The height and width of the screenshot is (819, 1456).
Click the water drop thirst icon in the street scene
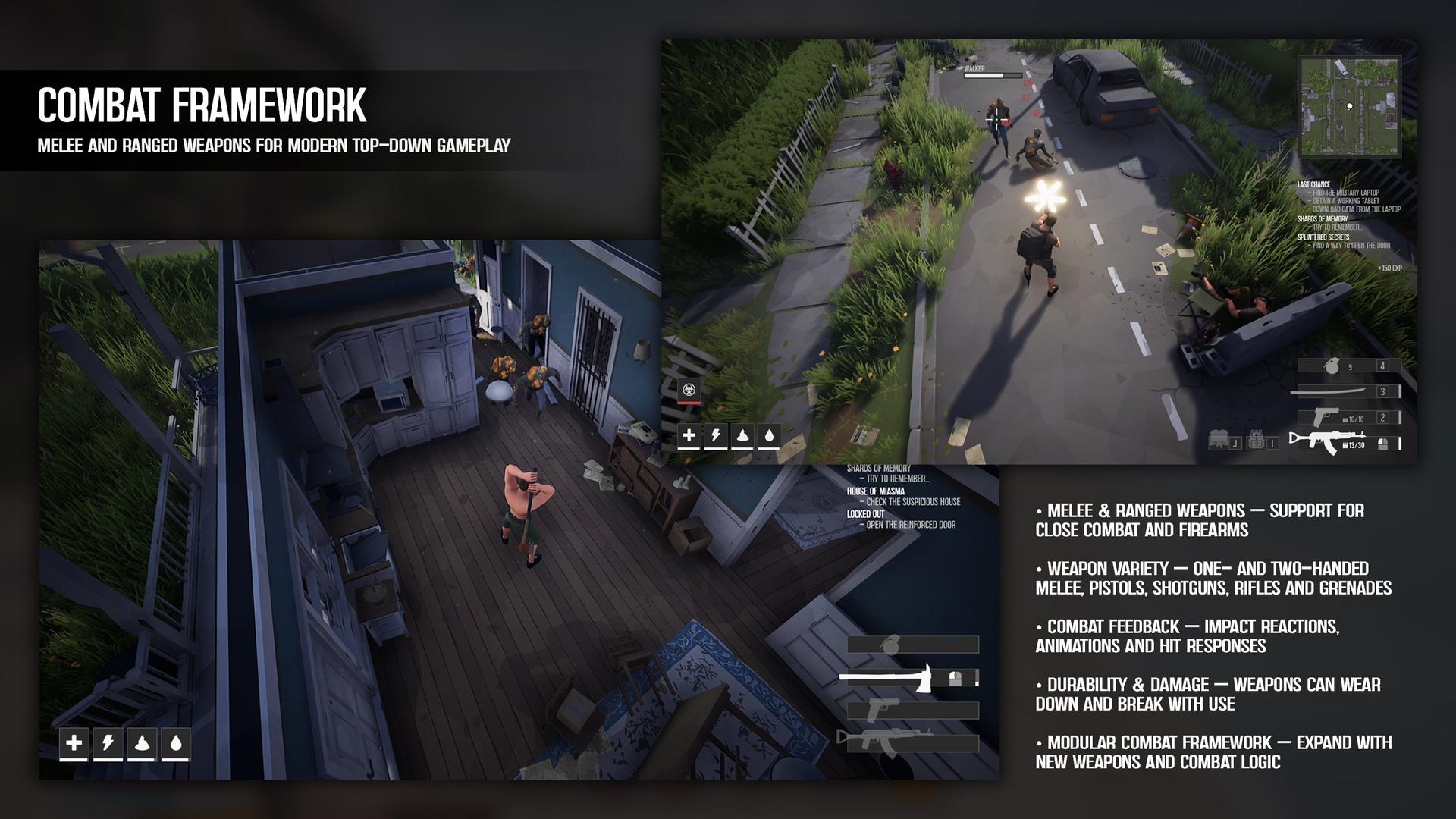pyautogui.click(x=769, y=436)
